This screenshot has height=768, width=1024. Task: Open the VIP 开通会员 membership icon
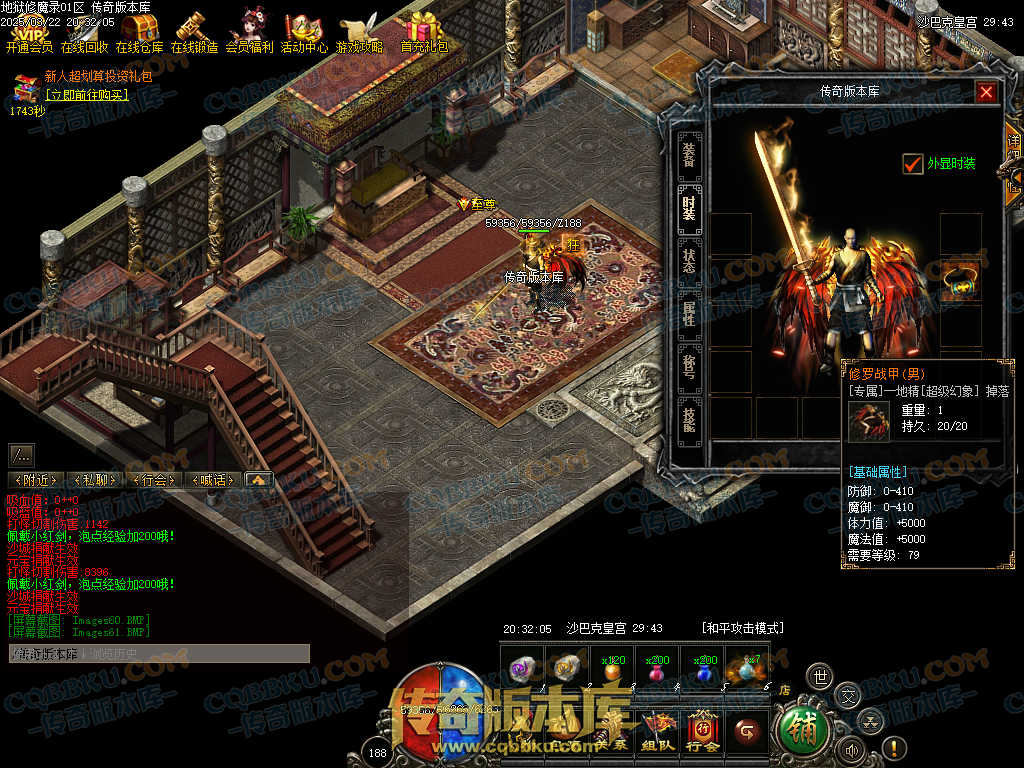click(x=28, y=31)
